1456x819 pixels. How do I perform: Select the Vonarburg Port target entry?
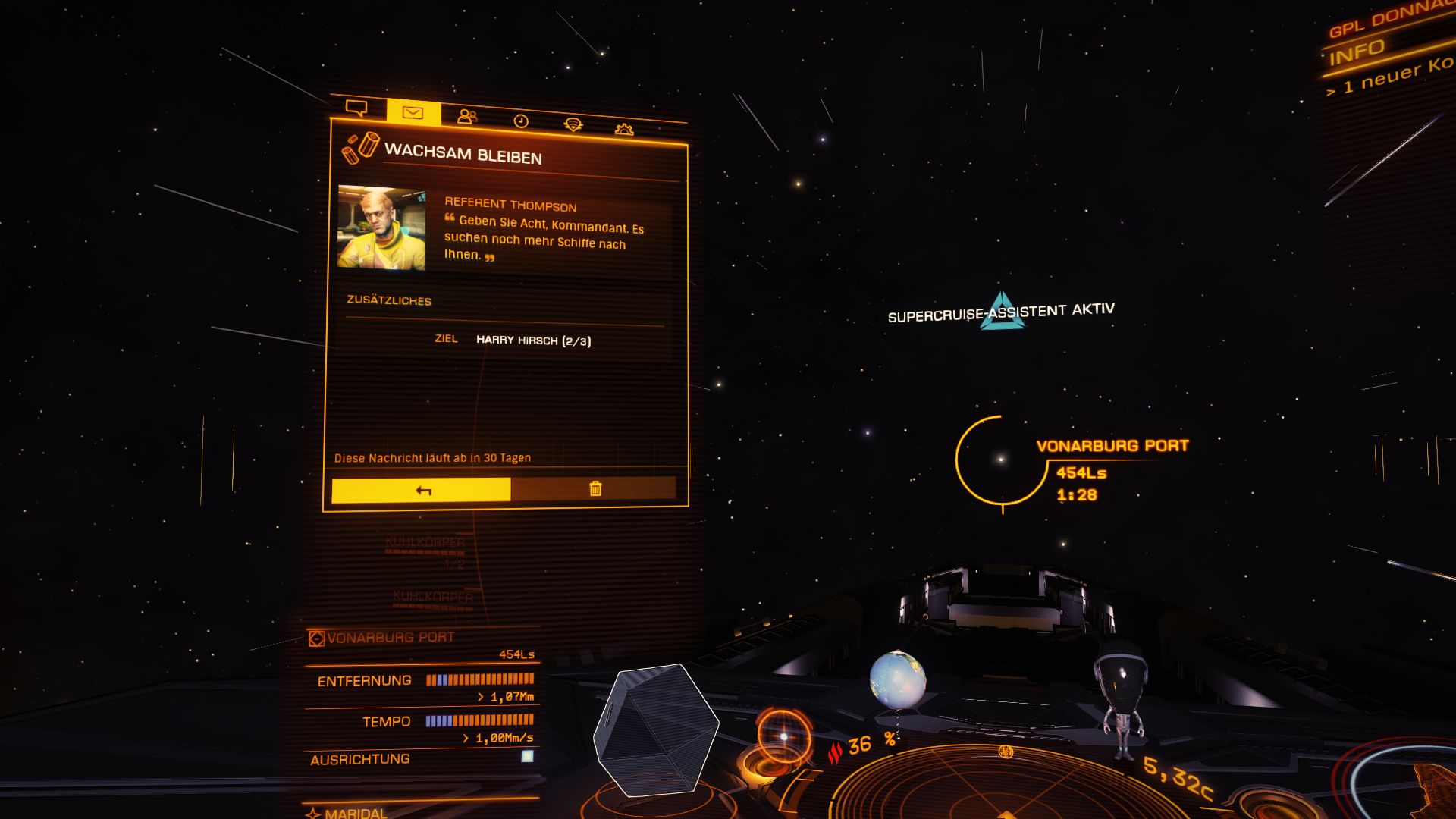tap(391, 638)
